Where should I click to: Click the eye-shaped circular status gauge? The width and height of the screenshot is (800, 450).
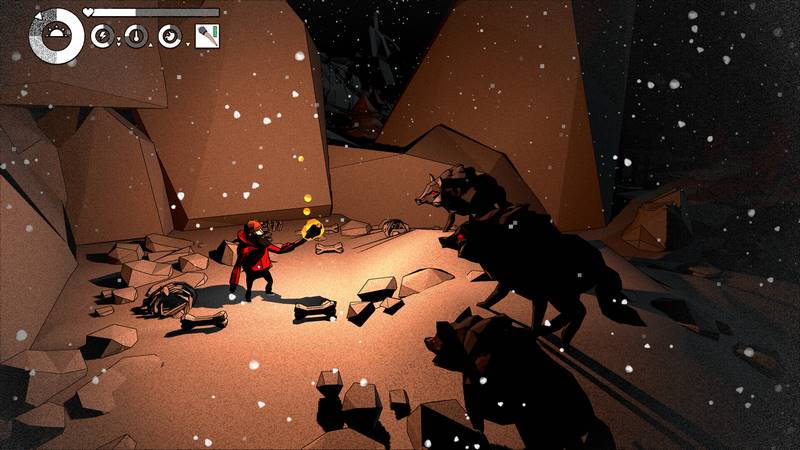[x=170, y=37]
